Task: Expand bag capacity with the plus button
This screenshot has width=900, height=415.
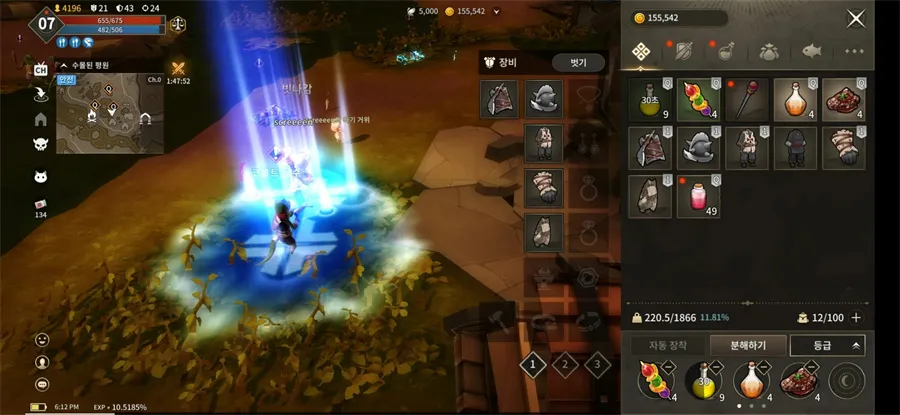Action: tap(856, 317)
